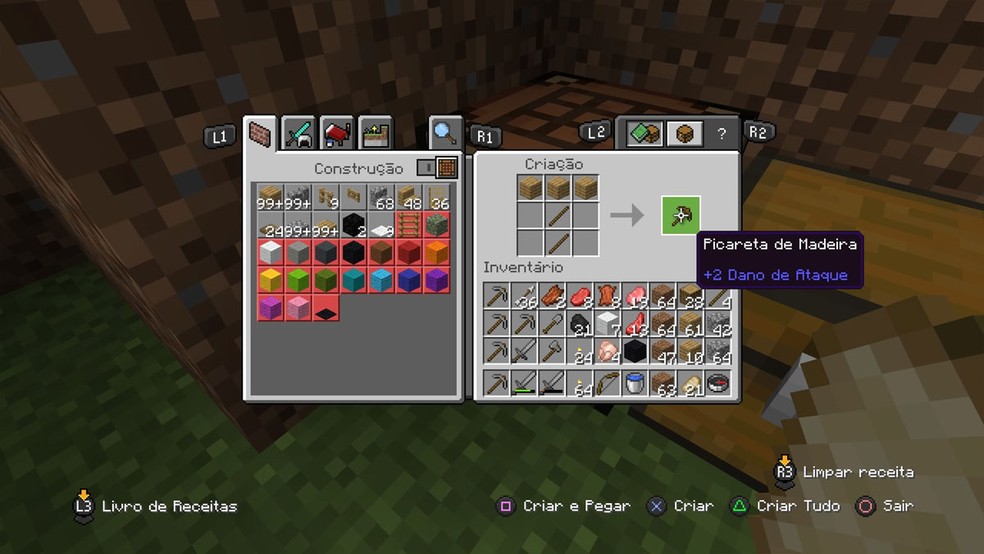The image size is (984, 554).
Task: Open the magnifying glass search tab
Action: pyautogui.click(x=445, y=132)
